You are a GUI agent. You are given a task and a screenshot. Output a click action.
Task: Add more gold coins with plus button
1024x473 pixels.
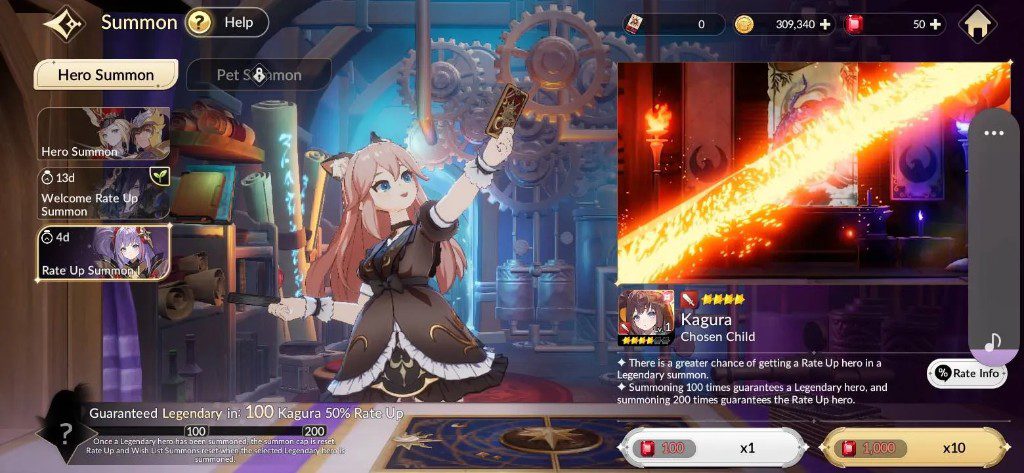coord(825,25)
